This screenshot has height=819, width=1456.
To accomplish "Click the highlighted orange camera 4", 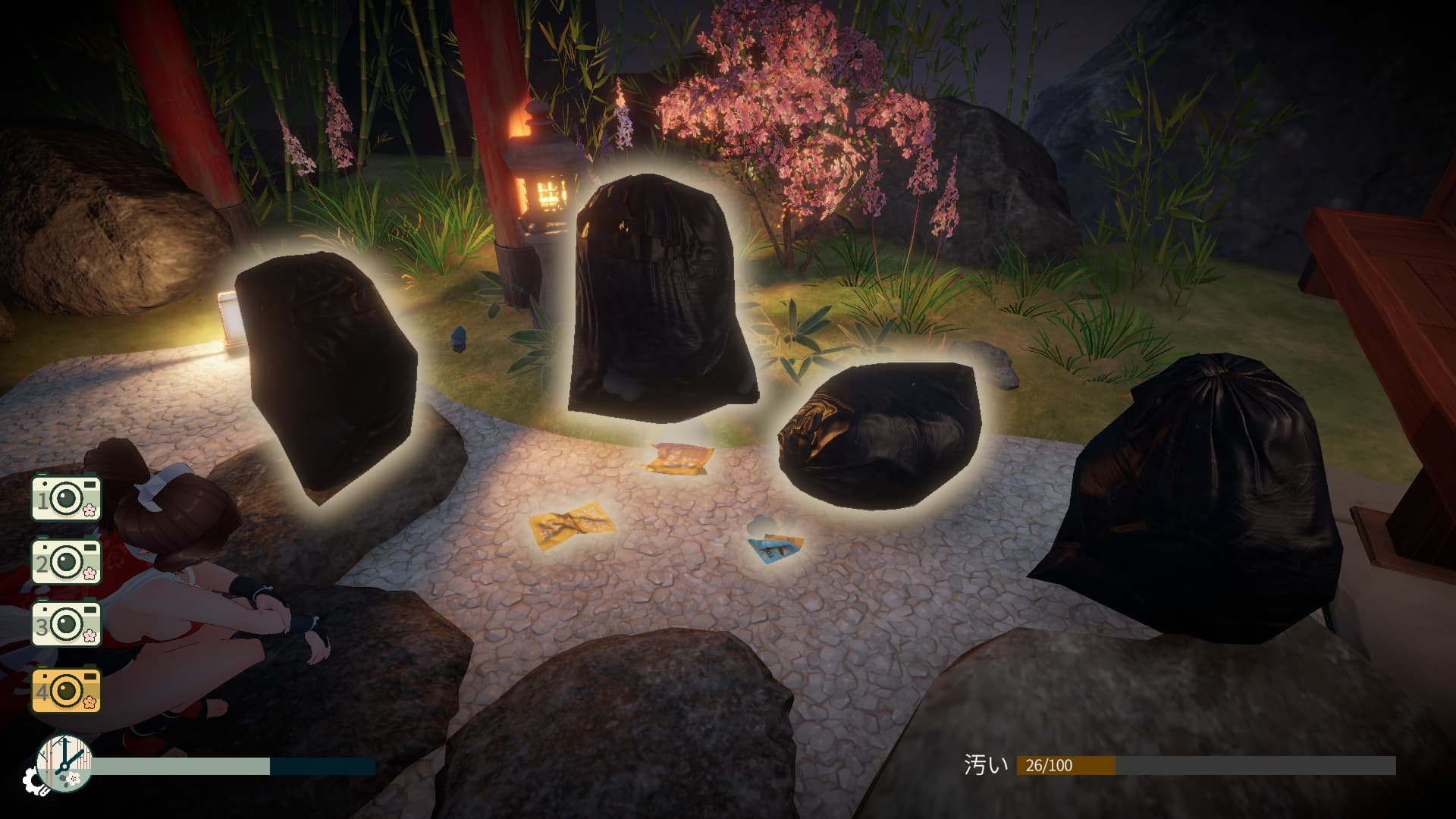I will (x=66, y=689).
